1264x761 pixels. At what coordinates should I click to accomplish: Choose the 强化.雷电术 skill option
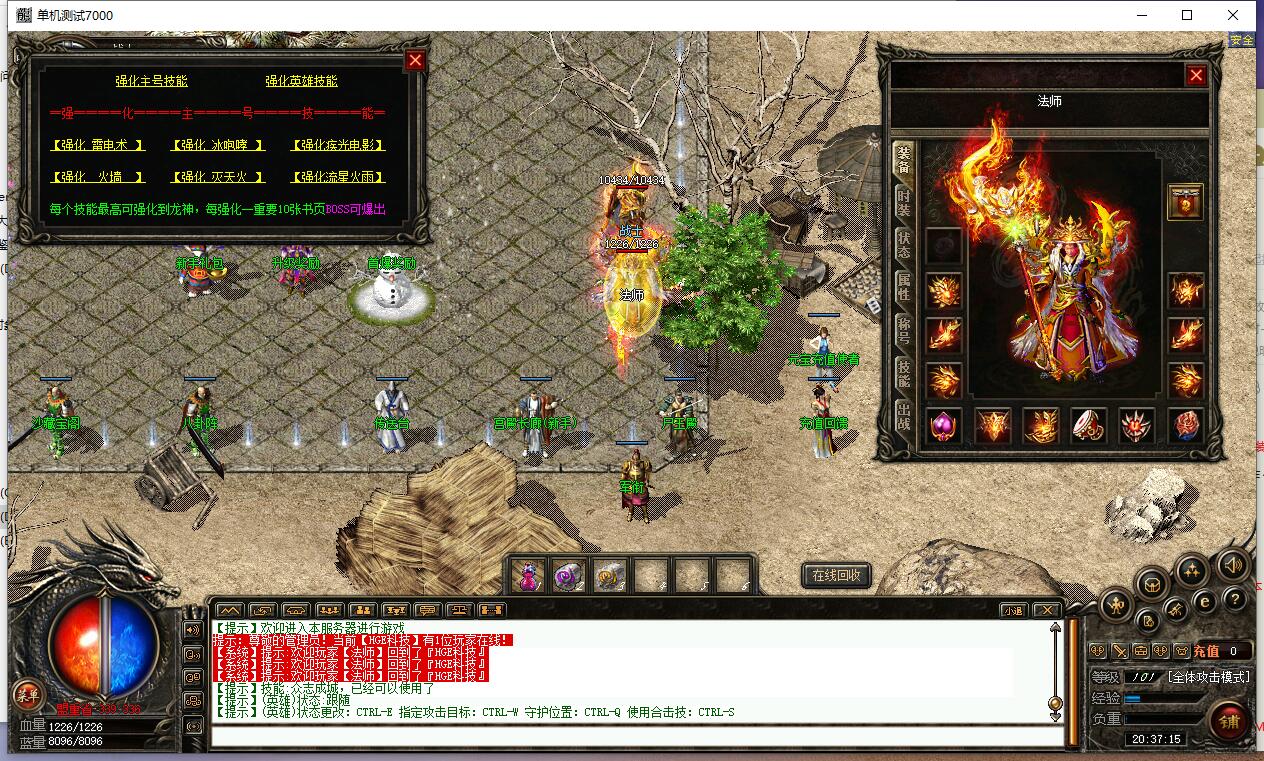(98, 145)
